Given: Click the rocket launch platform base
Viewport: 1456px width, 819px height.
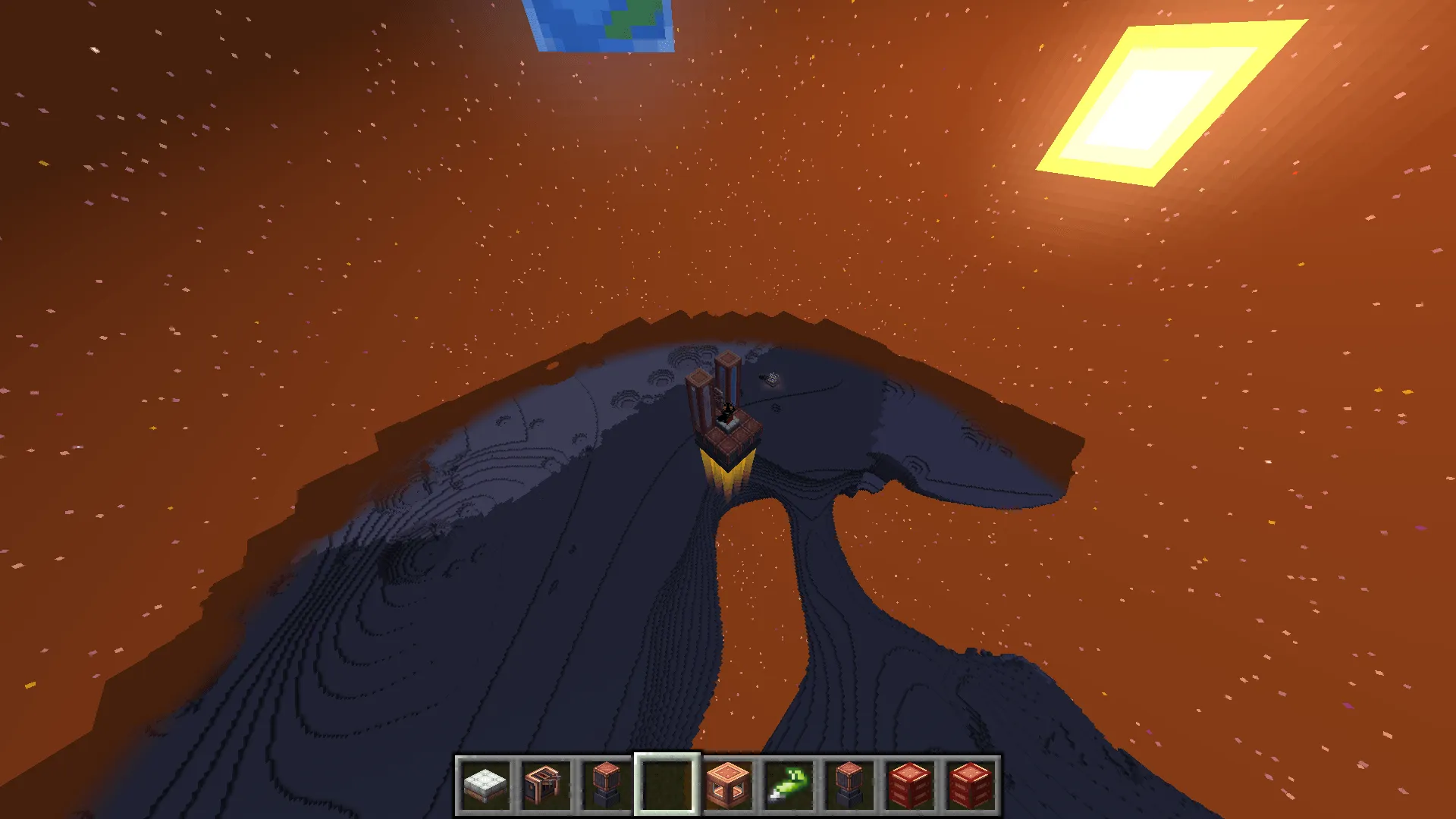Looking at the screenshot, I should 726,436.
